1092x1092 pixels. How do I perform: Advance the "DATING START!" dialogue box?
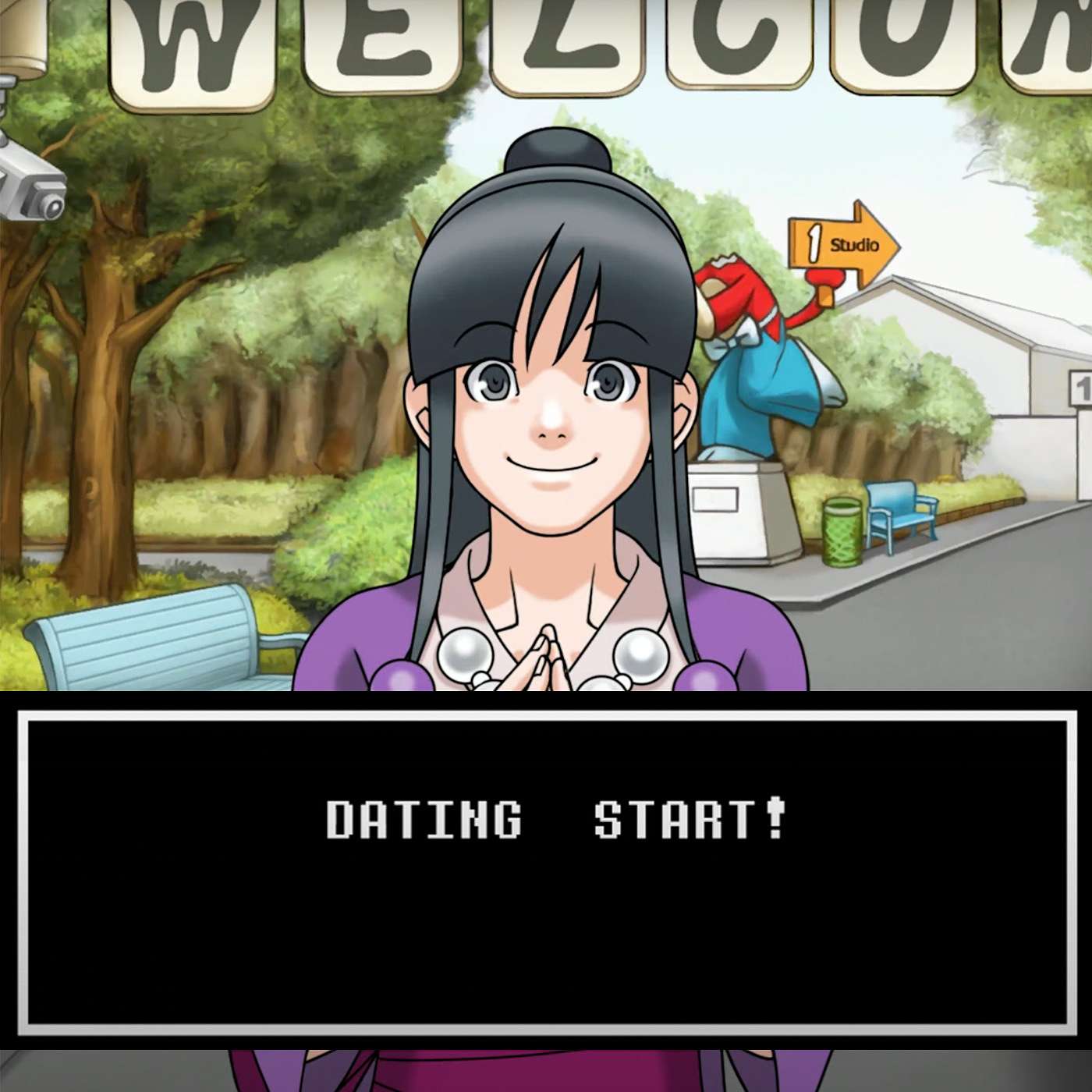(546, 870)
